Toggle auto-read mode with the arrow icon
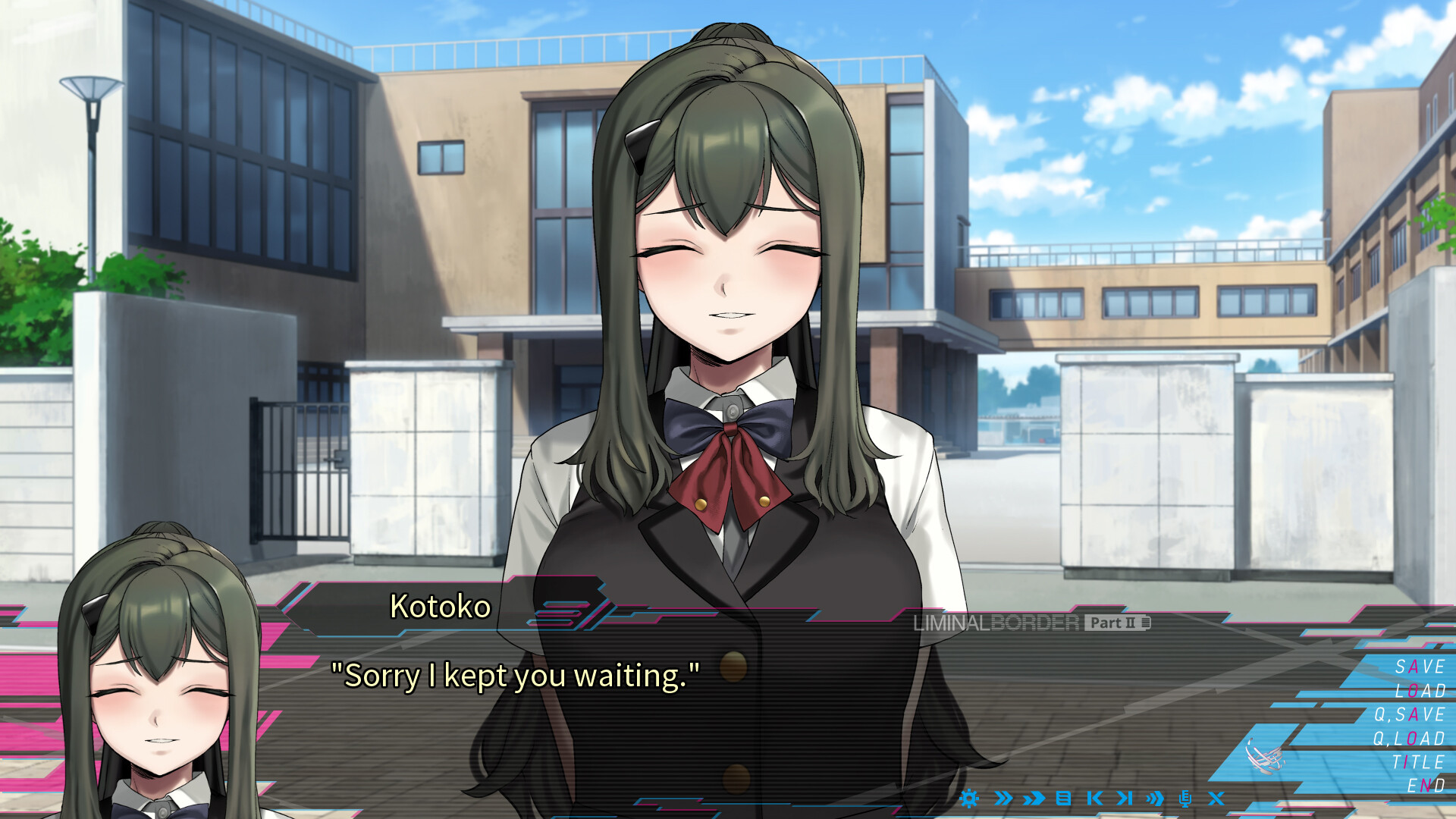The width and height of the screenshot is (1456, 819). click(1155, 798)
